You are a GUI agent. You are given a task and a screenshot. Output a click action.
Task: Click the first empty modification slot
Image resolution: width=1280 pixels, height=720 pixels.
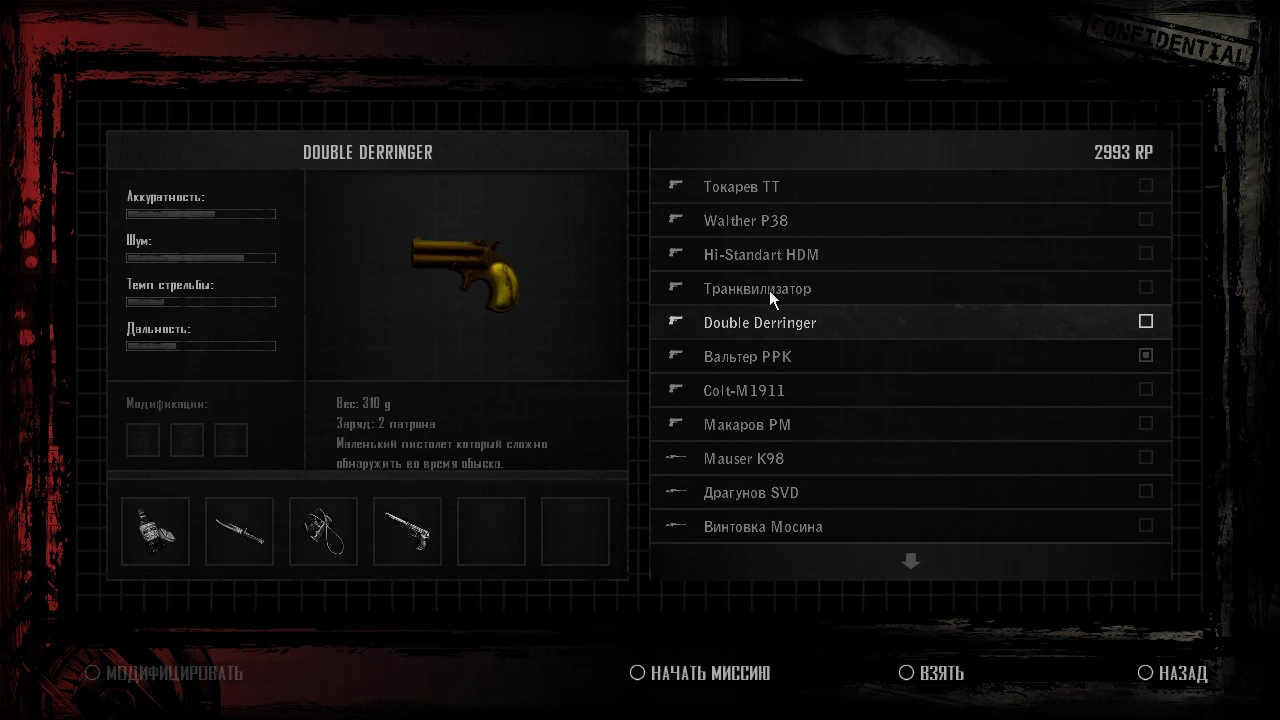coord(142,439)
